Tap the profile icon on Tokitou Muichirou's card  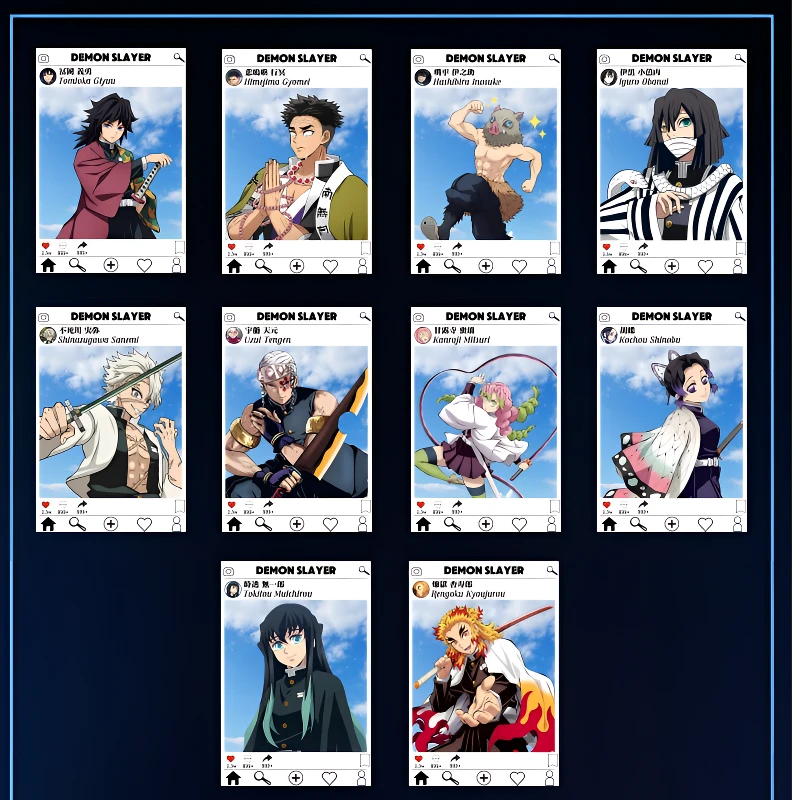362,777
